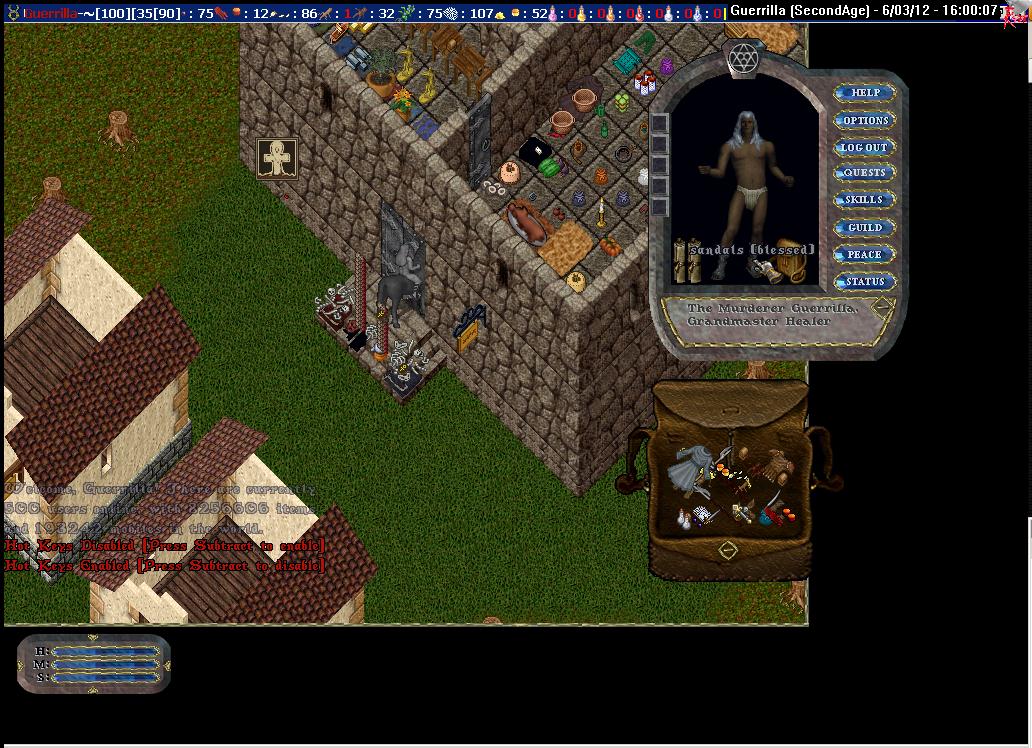Show the Skills list
1032x748 pixels.
coord(864,200)
